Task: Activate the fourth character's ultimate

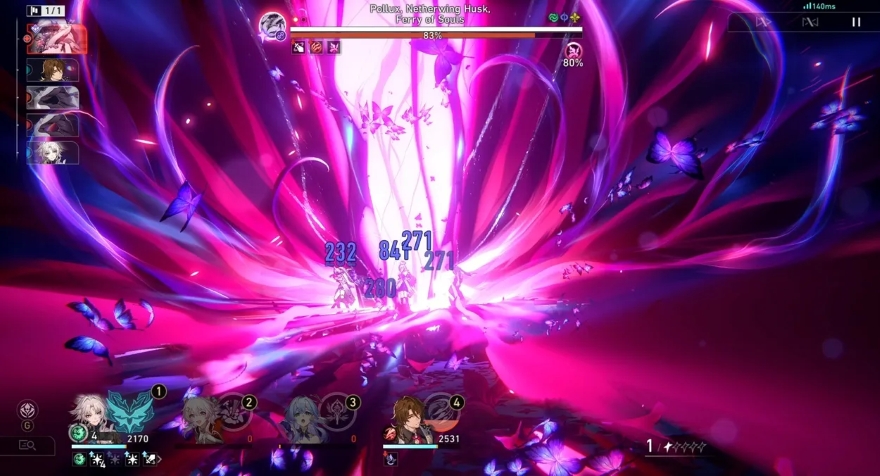Action: 441,411
